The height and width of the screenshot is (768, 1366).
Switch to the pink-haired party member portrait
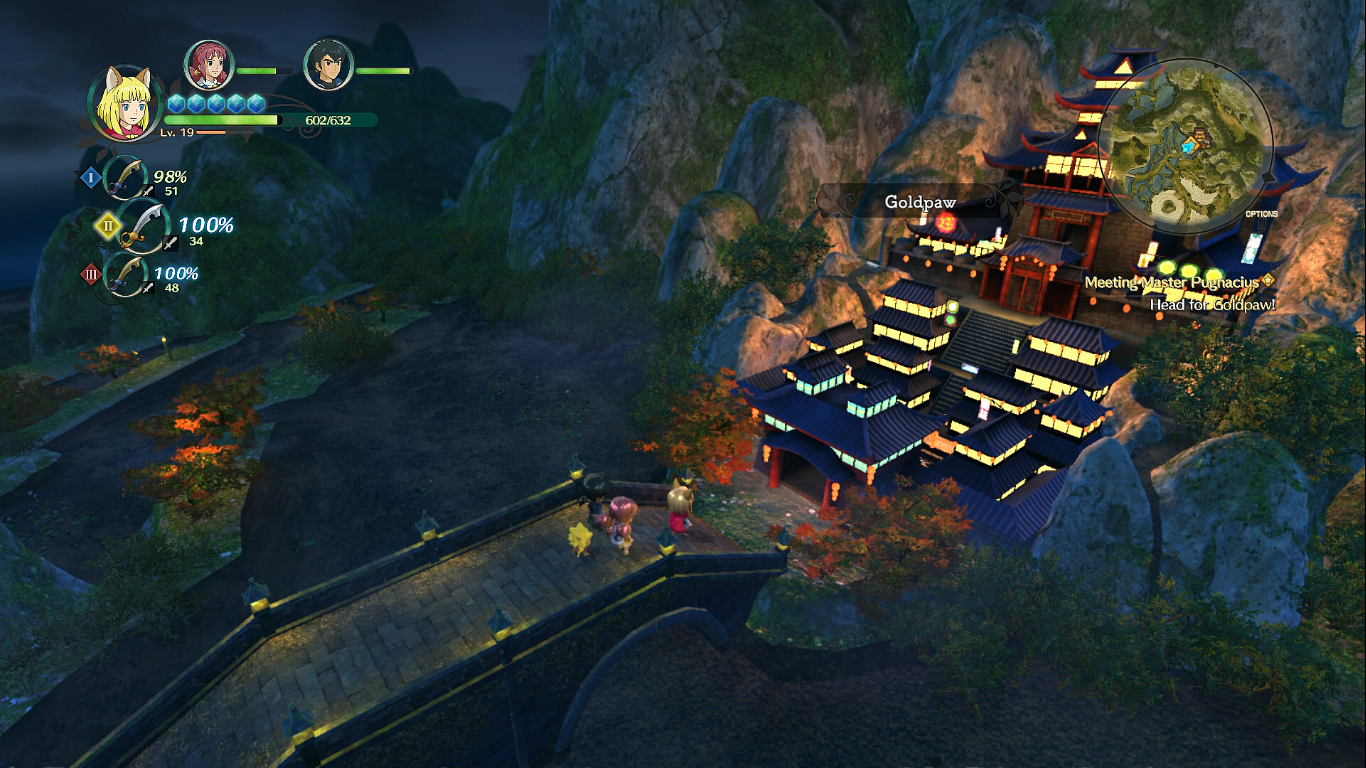[209, 66]
